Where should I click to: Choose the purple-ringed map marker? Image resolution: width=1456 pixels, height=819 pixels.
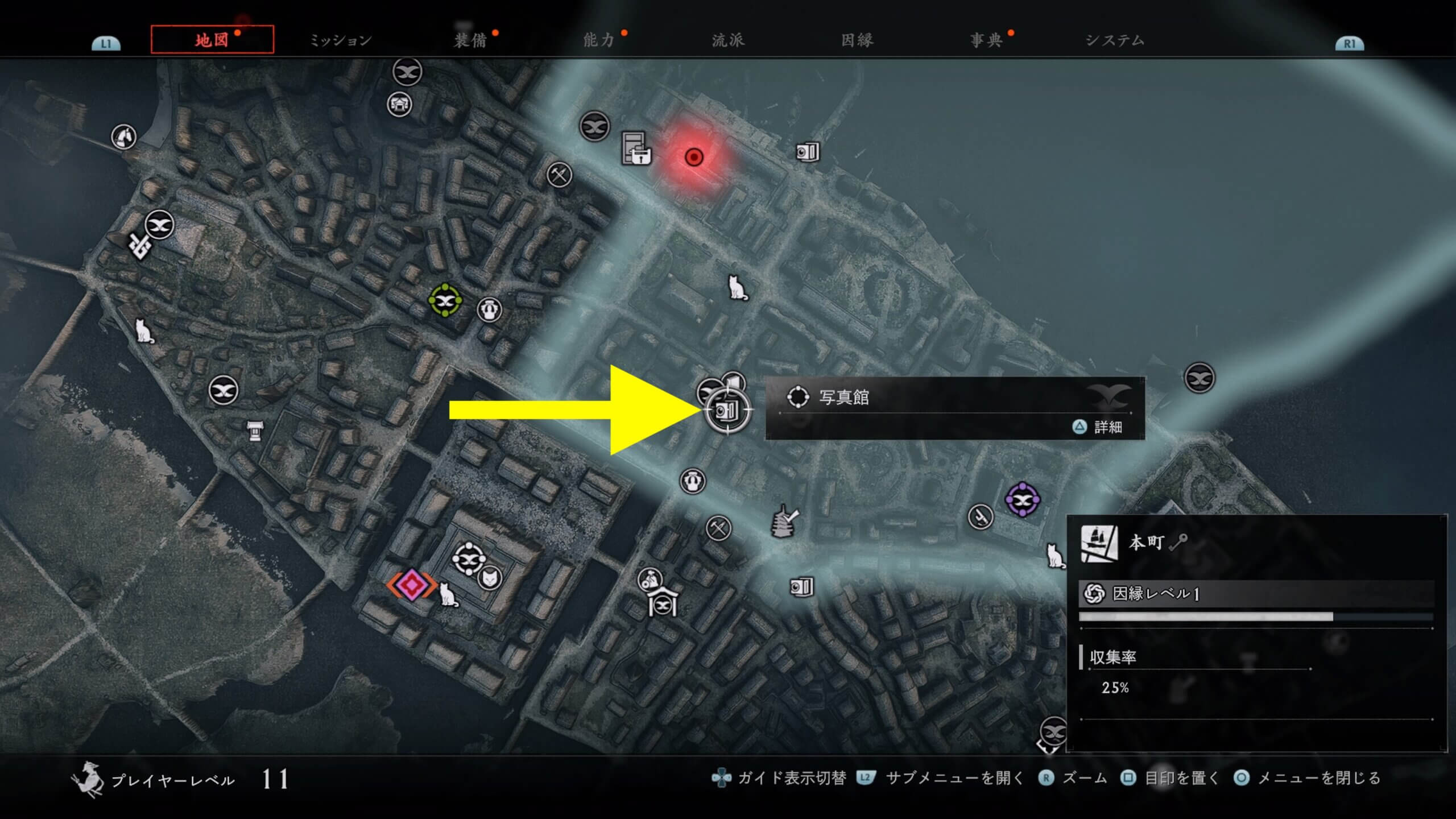(x=1022, y=500)
